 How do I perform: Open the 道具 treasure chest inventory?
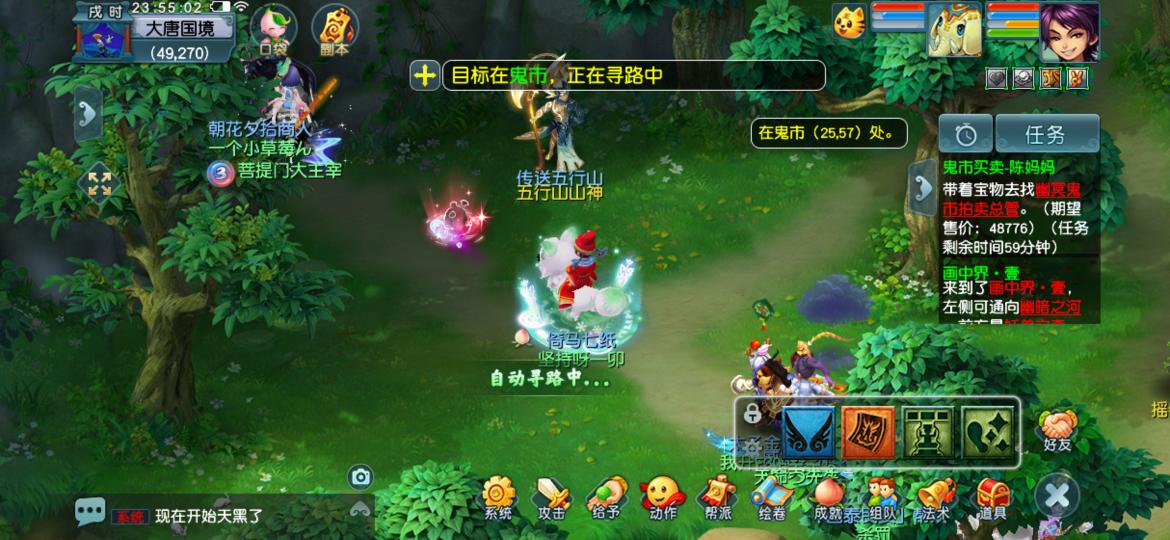click(x=992, y=497)
